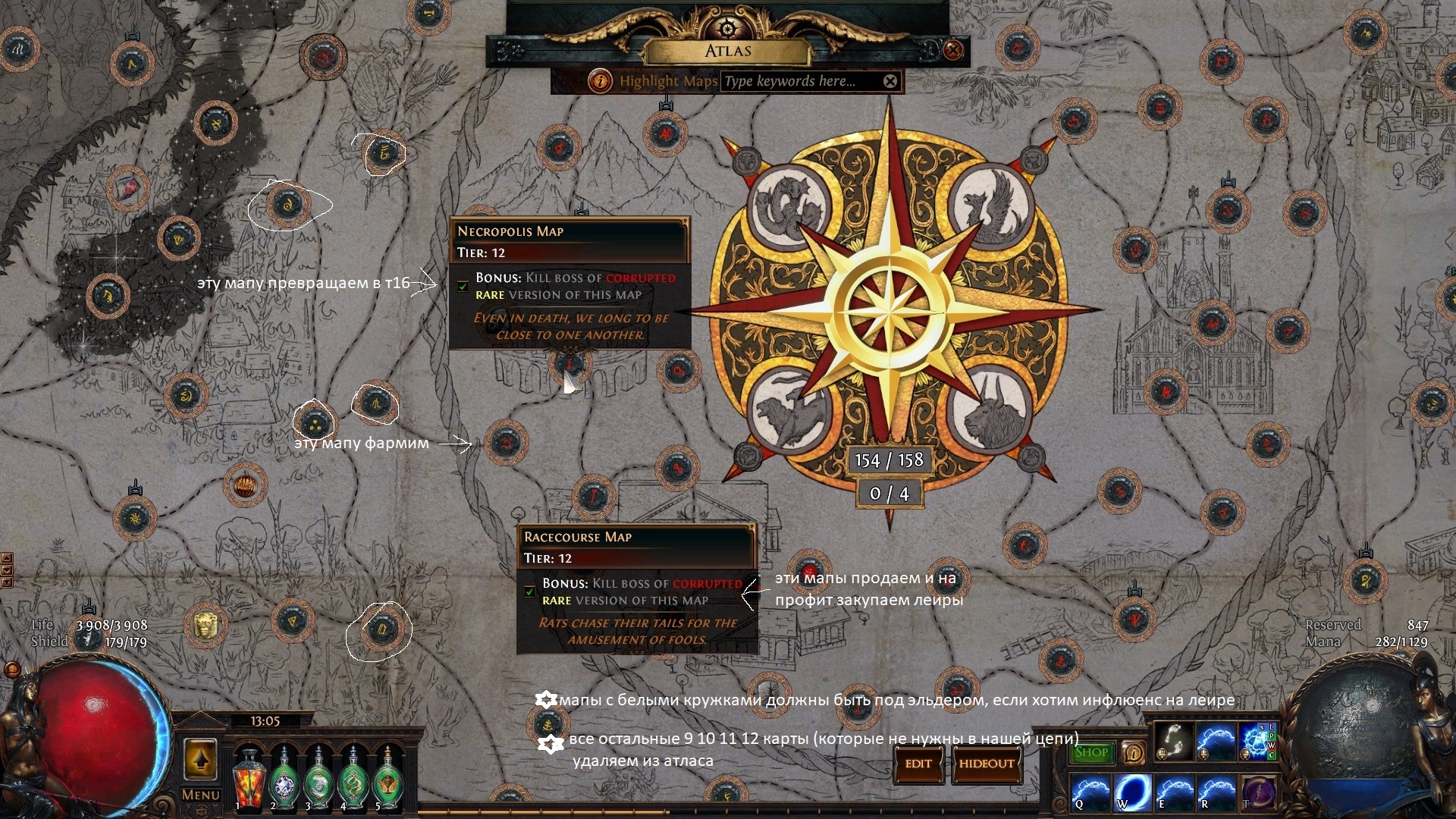Open the Menu button
The width and height of the screenshot is (1456, 819).
[200, 795]
